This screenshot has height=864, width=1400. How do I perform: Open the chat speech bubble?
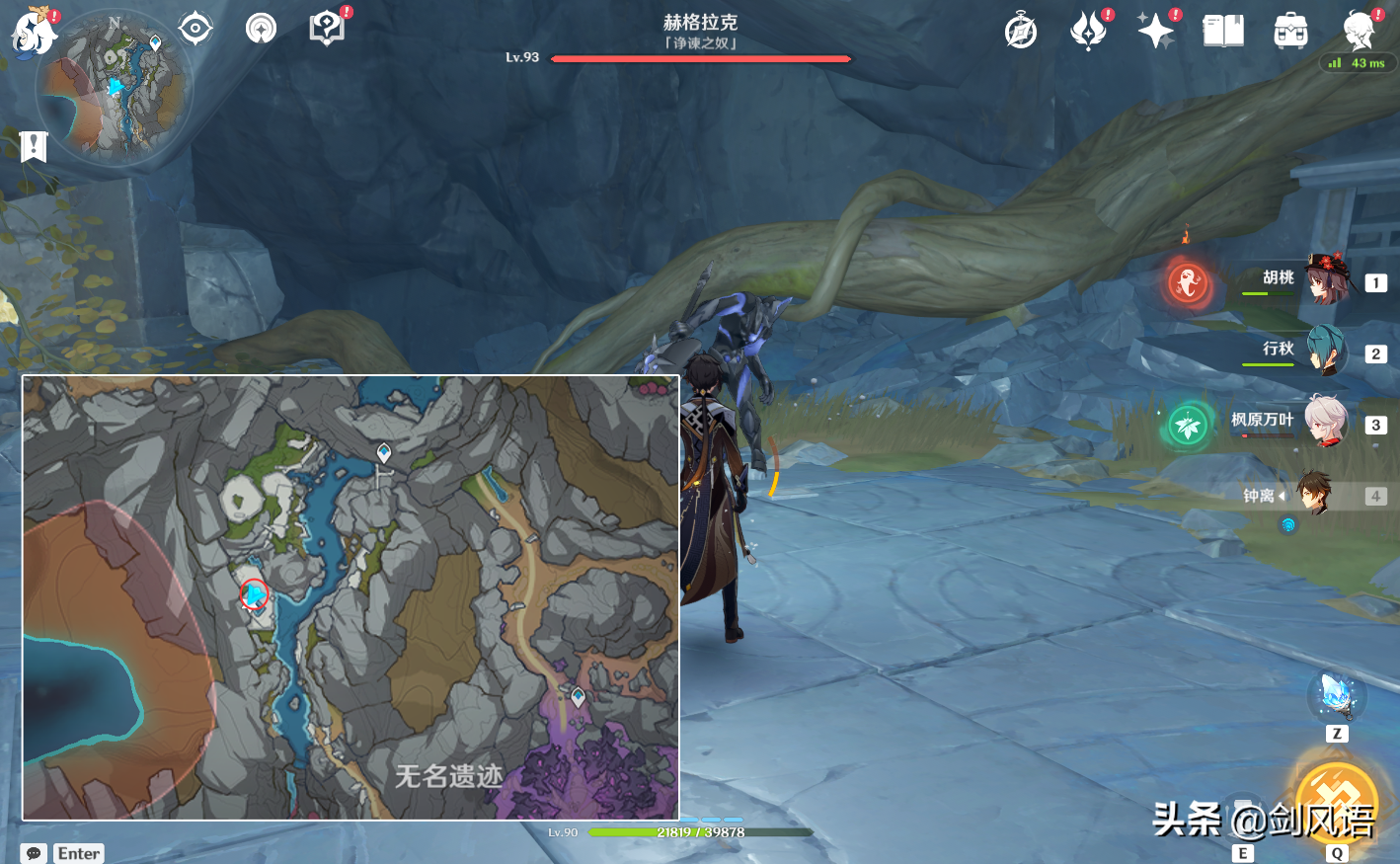point(34,853)
